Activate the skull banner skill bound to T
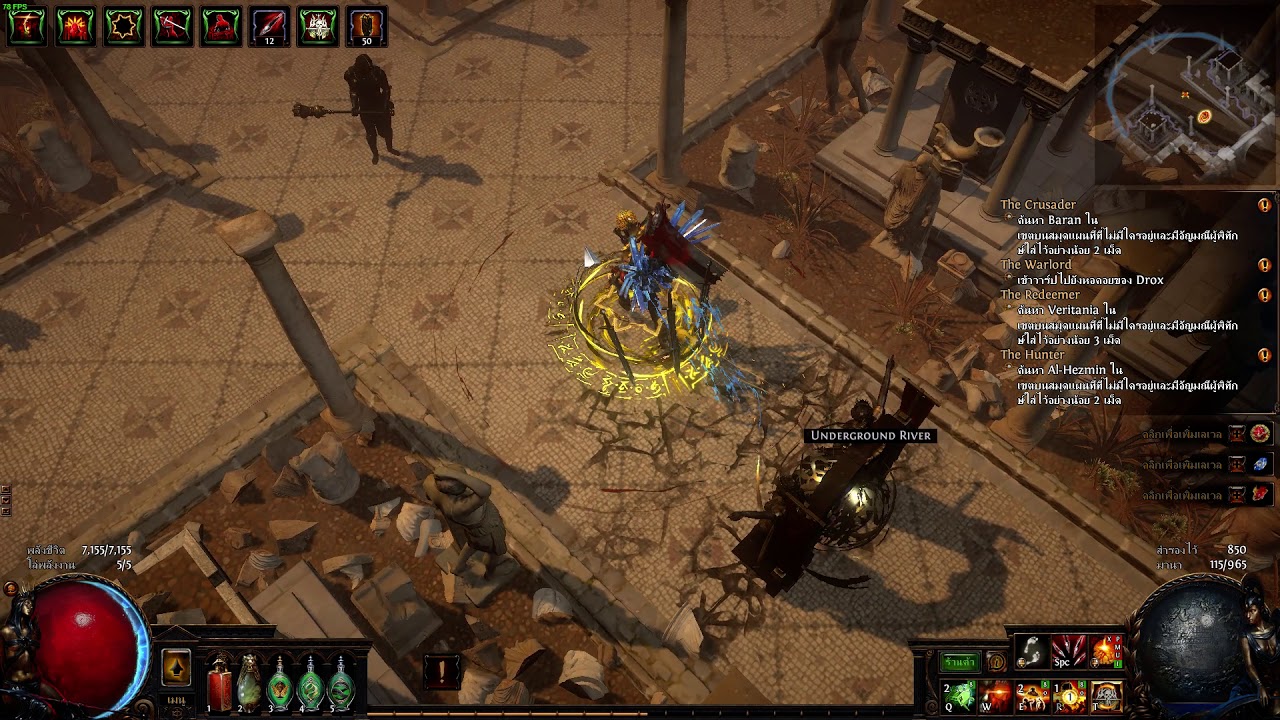 click(1106, 696)
